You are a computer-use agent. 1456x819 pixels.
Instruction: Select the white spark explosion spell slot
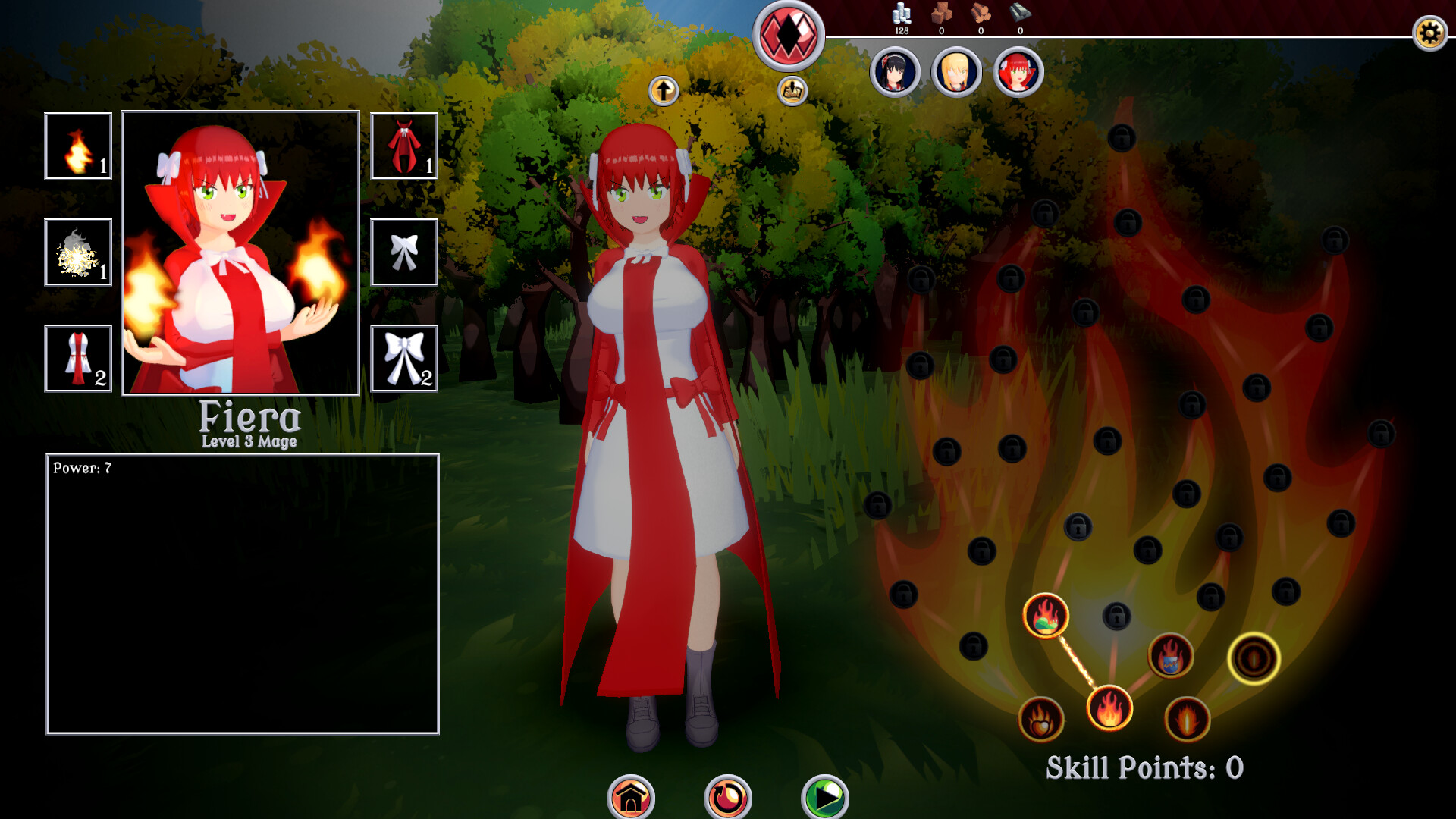(x=78, y=253)
